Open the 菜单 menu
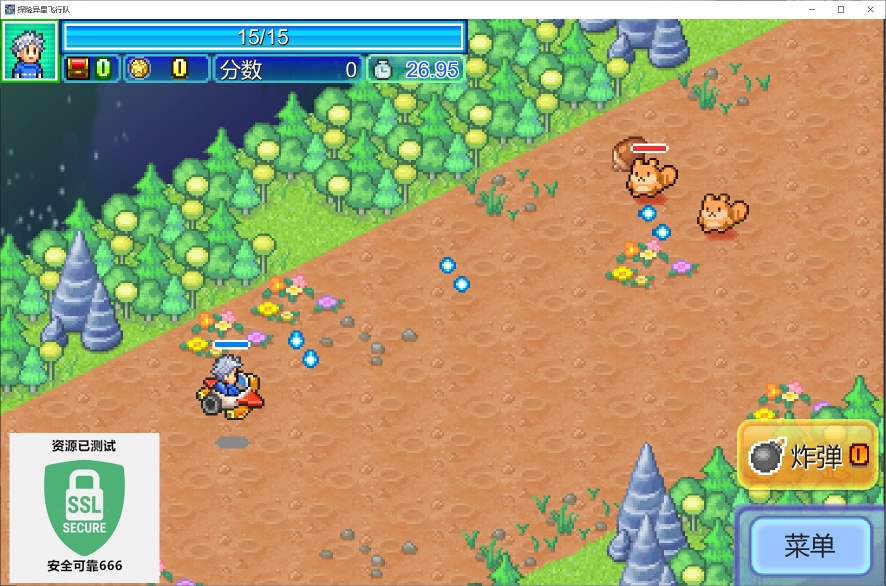The width and height of the screenshot is (886, 586). 810,545
